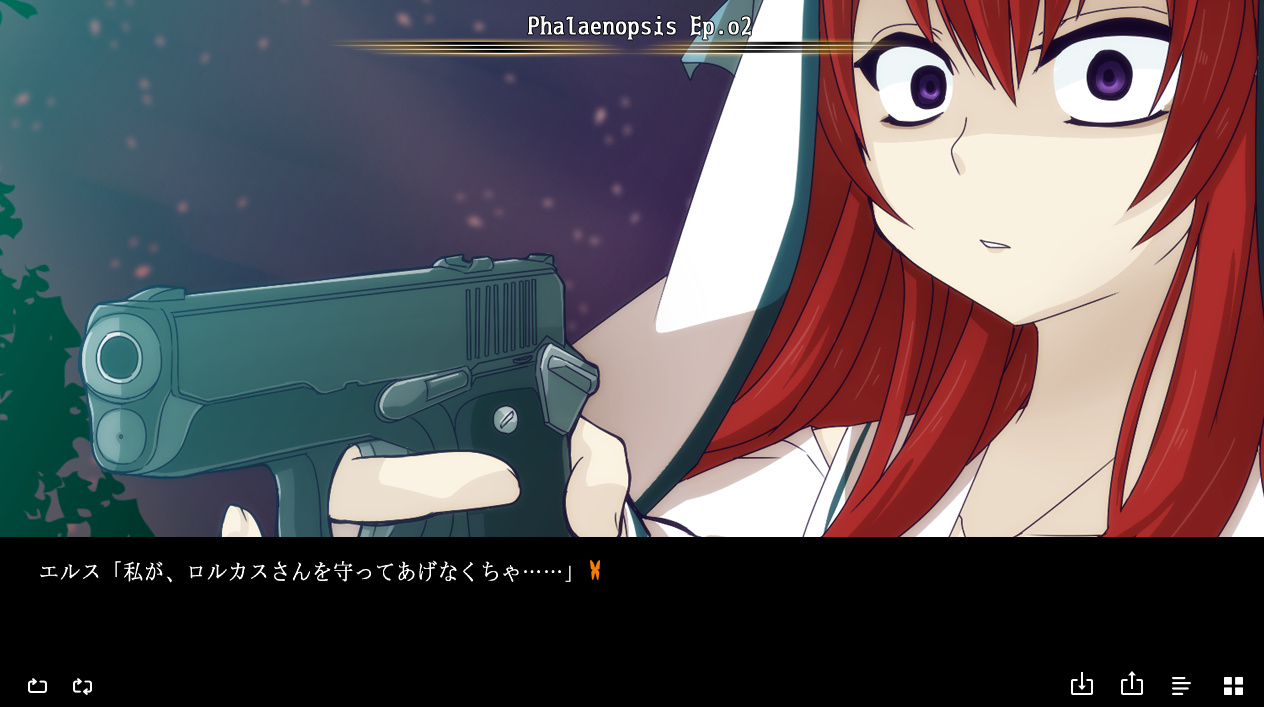Viewport: 1264px width, 707px height.
Task: Toggle the double-arrow repeat icon
Action: click(x=83, y=686)
